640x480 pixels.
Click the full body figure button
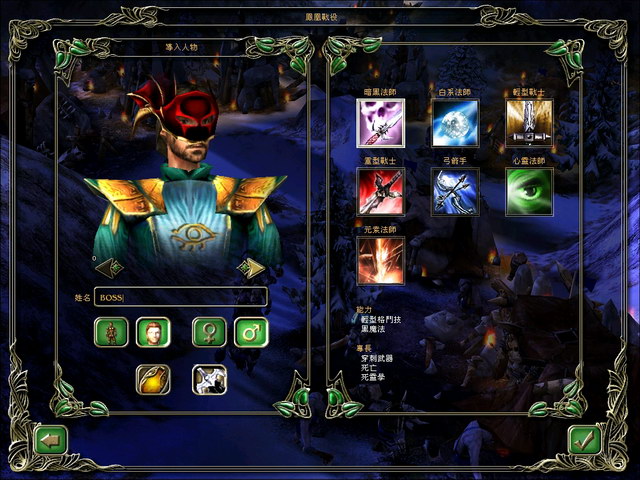pyautogui.click(x=111, y=332)
